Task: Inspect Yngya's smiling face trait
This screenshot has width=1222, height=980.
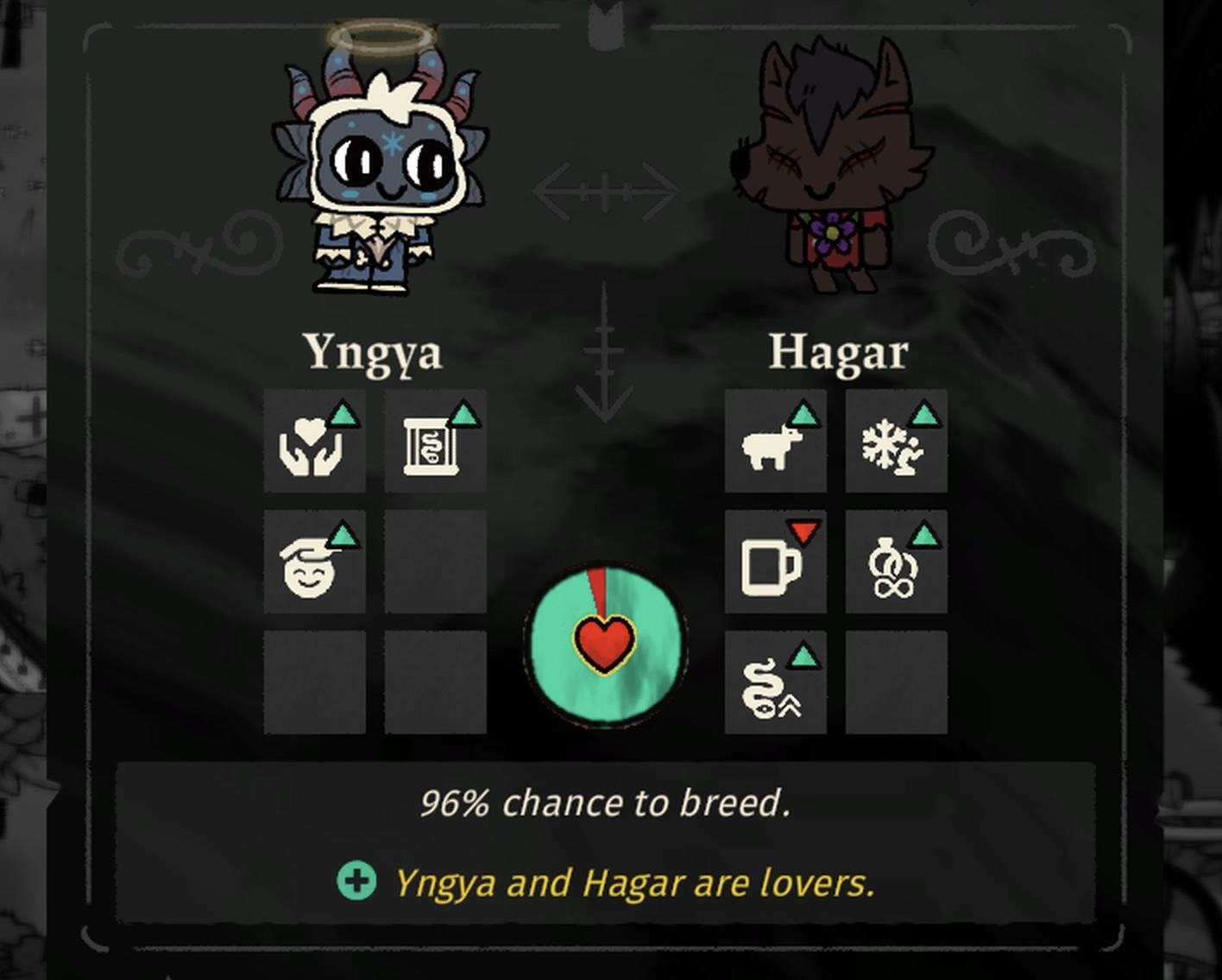Action: 314,562
